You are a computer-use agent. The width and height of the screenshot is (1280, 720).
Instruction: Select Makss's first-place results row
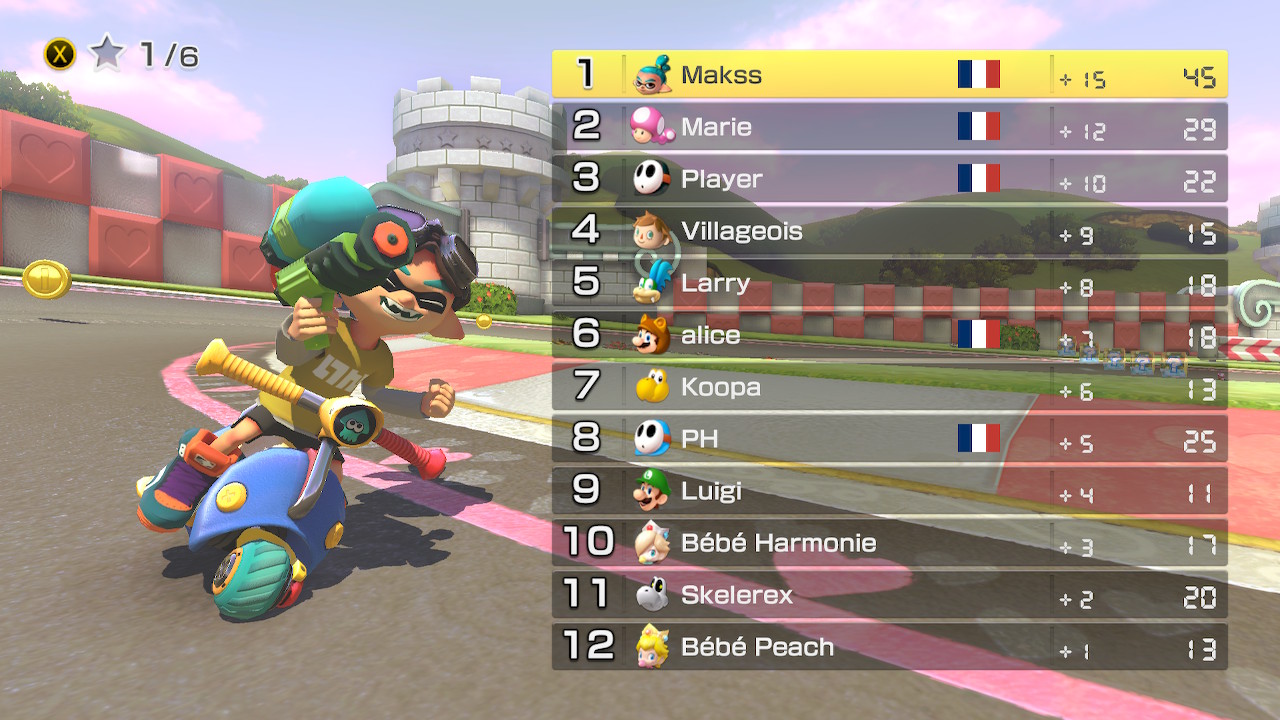point(889,74)
